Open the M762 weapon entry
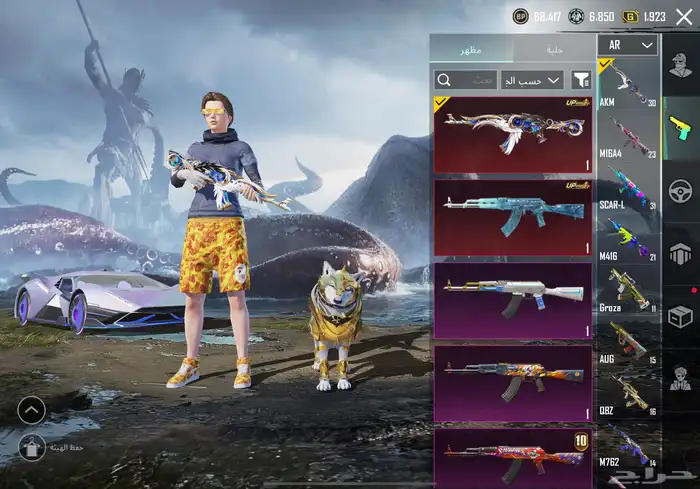This screenshot has height=489, width=700. (628, 443)
